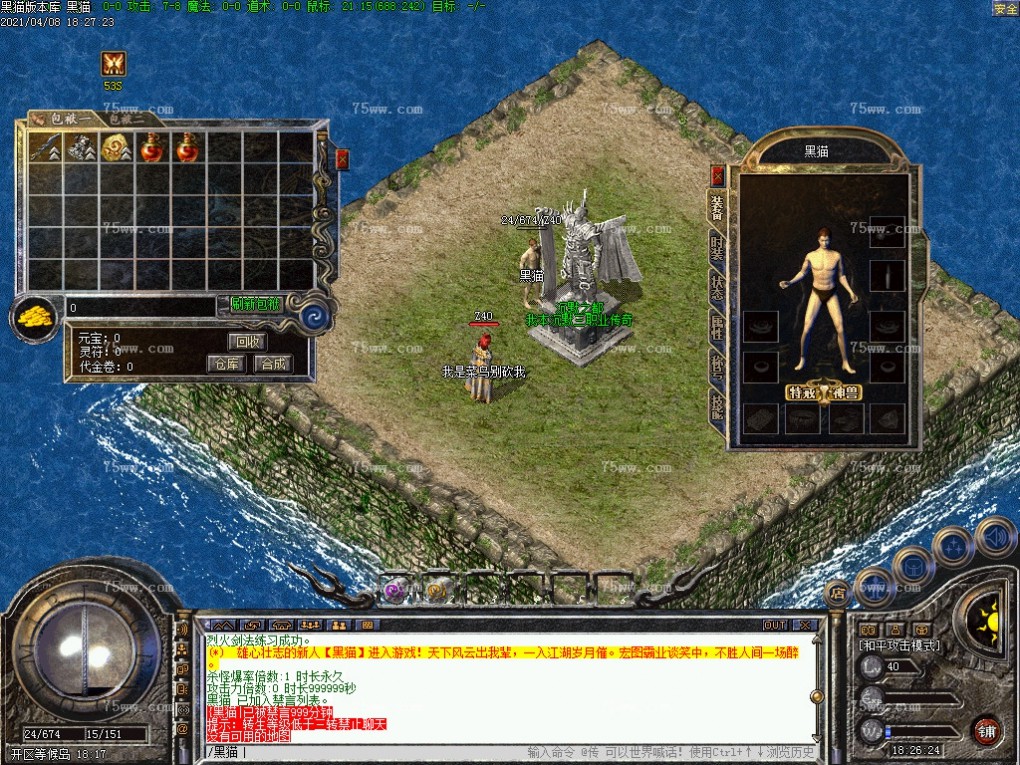Select the gold swirl stone item
This screenshot has height=765, width=1020.
click(116, 148)
